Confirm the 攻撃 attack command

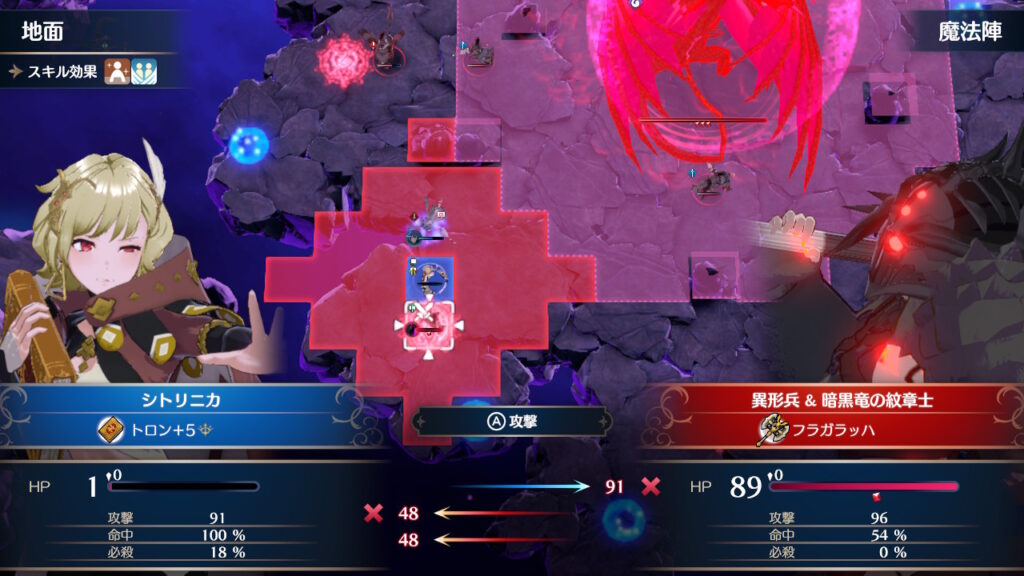[511, 421]
